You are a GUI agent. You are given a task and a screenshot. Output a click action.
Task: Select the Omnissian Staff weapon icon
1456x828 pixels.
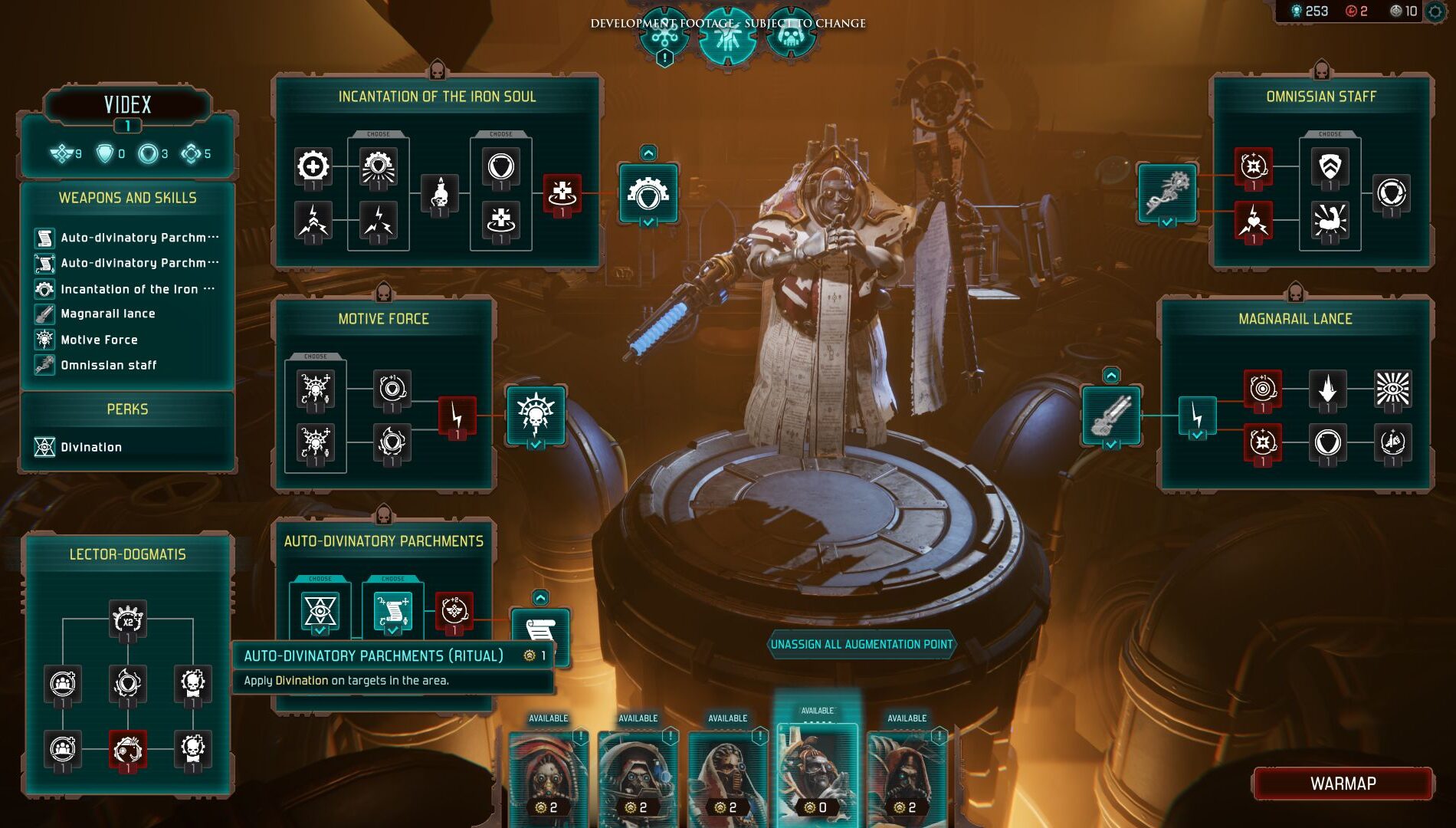click(1167, 192)
